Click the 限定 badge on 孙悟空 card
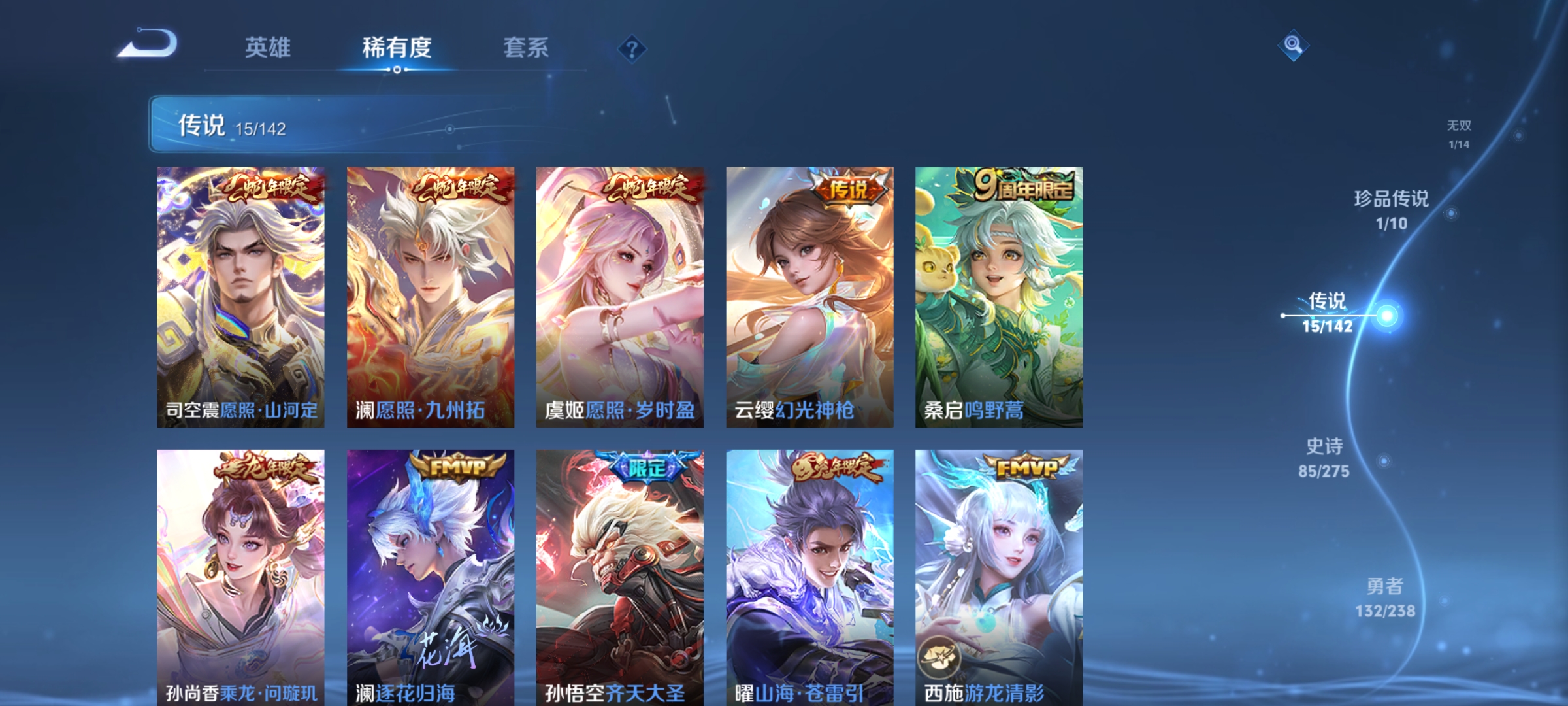 click(647, 465)
